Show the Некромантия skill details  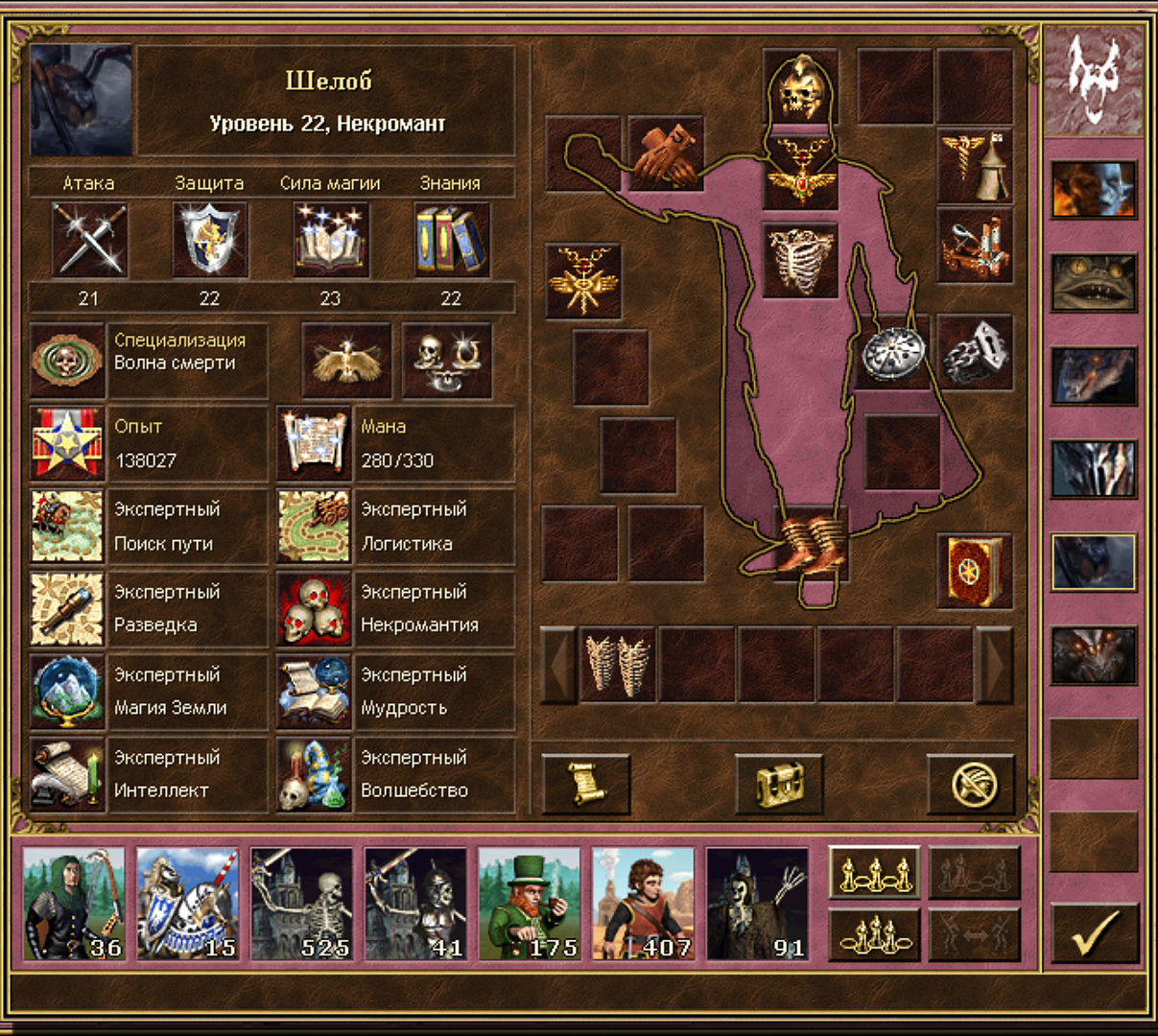coord(314,608)
